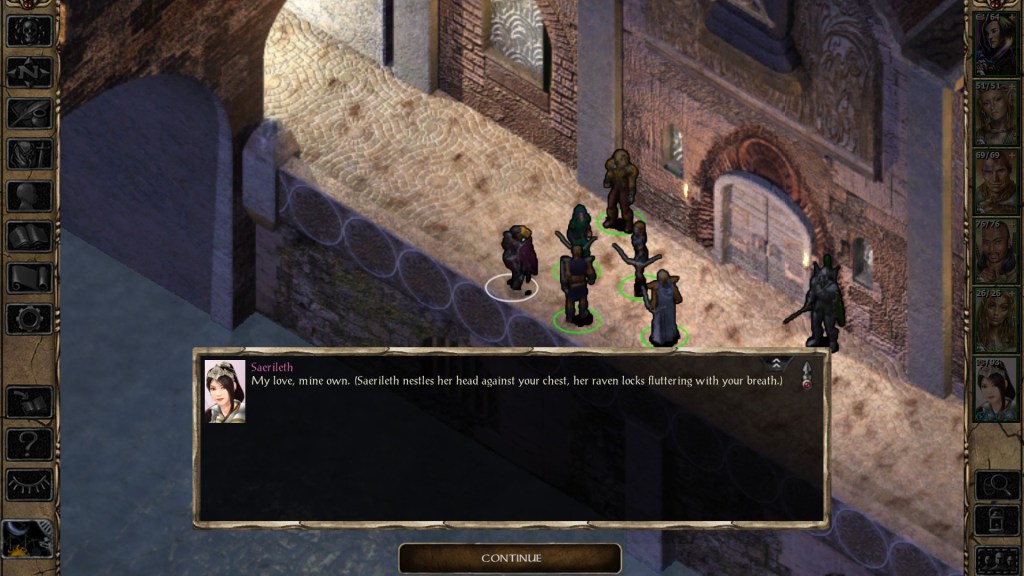Image resolution: width=1024 pixels, height=576 pixels.
Task: Open the journal with the quill icon
Action: [29, 113]
